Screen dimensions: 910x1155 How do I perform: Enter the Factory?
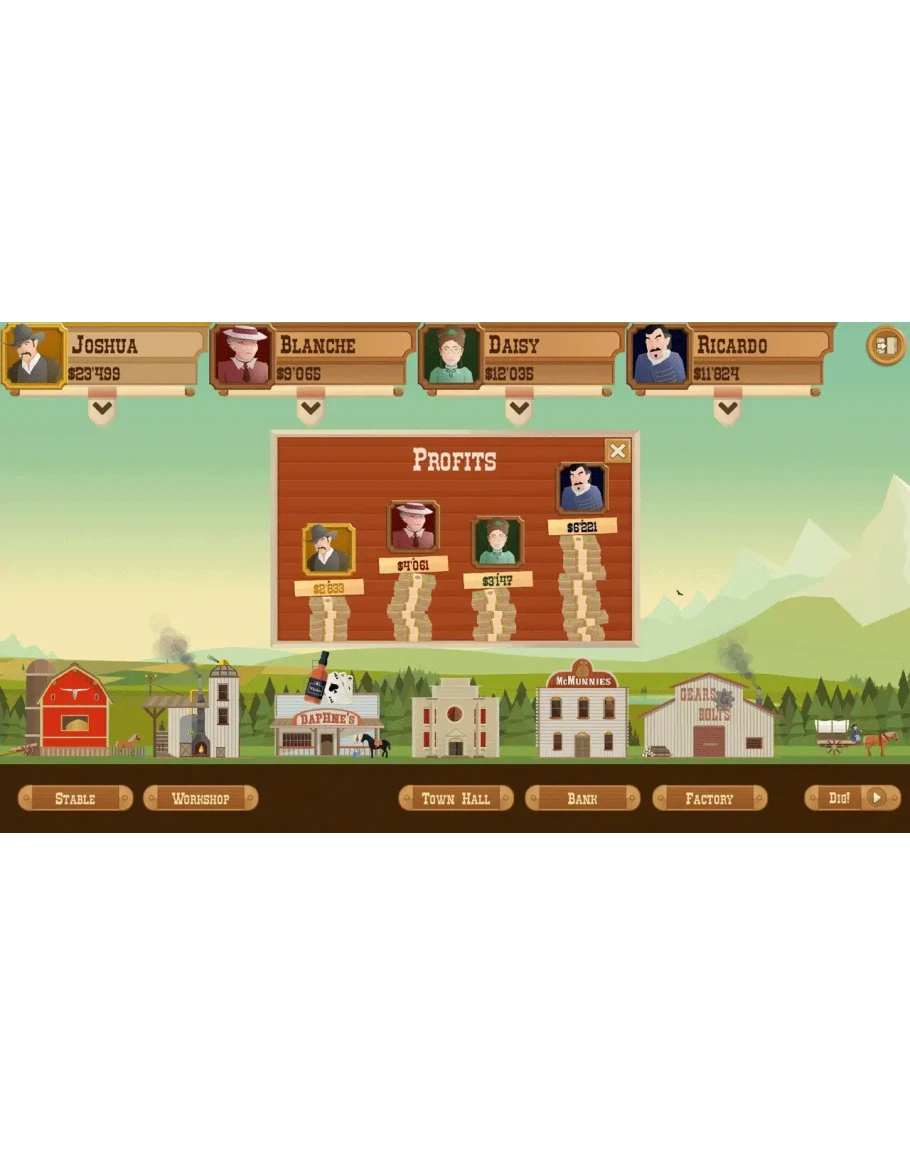(x=709, y=798)
